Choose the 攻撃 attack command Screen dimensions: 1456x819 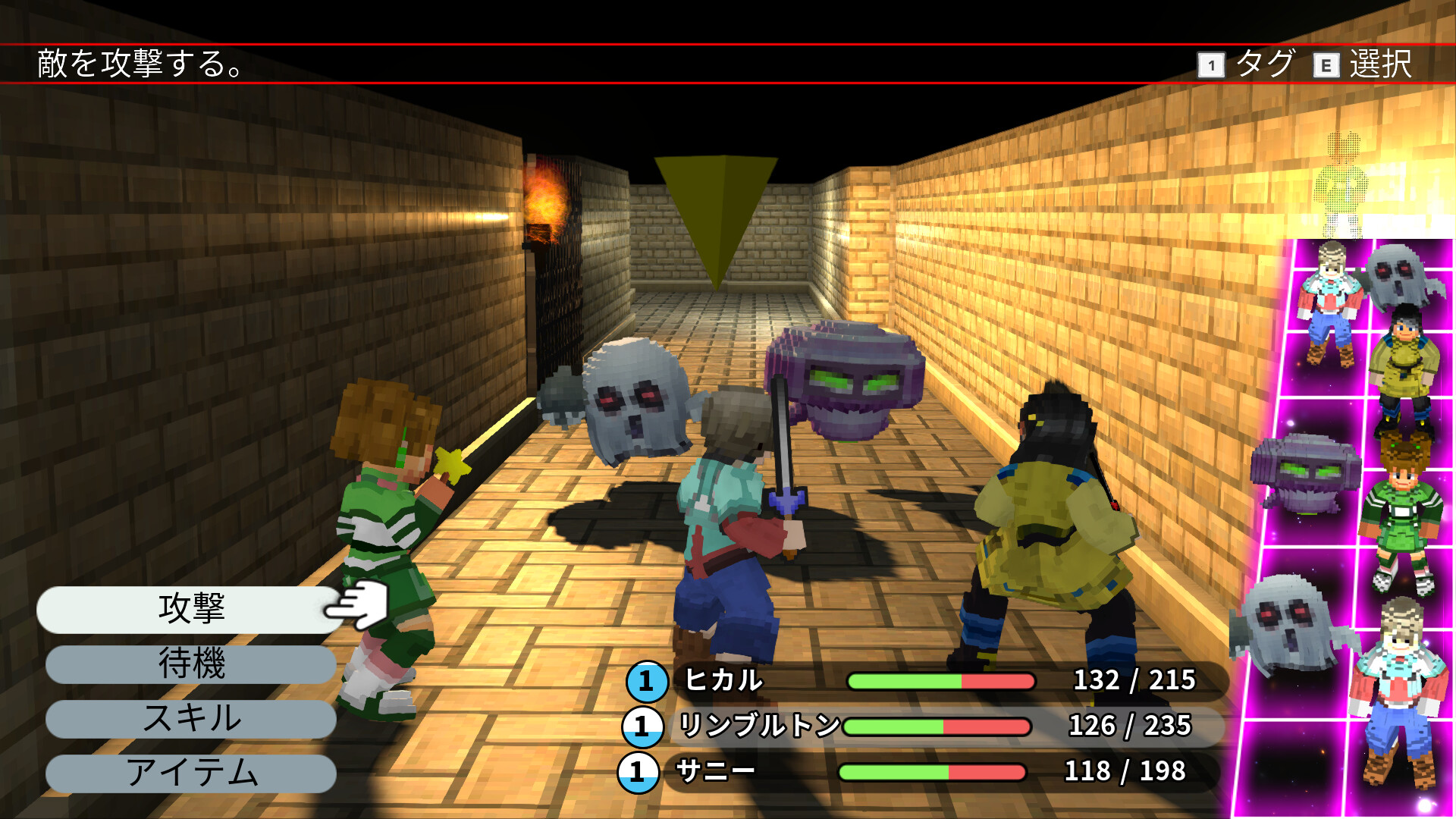(190, 609)
